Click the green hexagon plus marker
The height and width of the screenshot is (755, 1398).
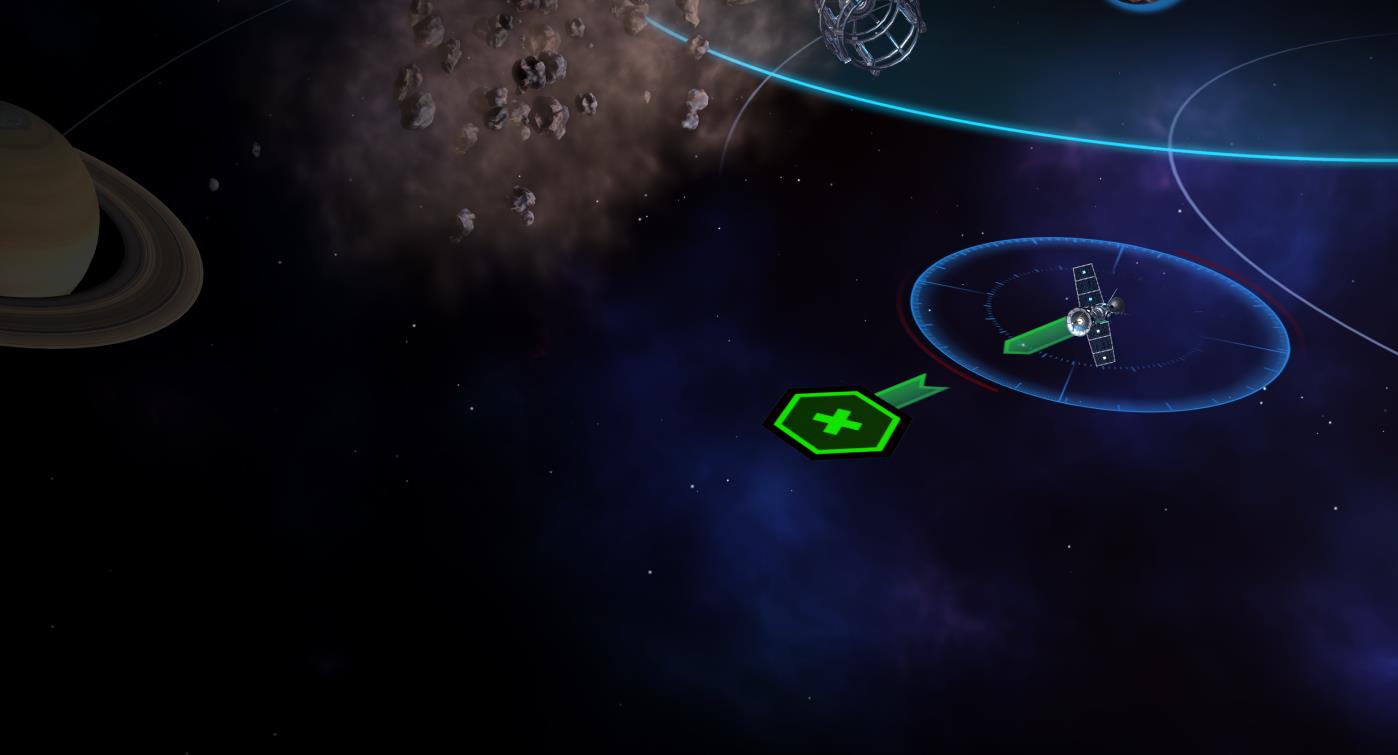pos(836,422)
